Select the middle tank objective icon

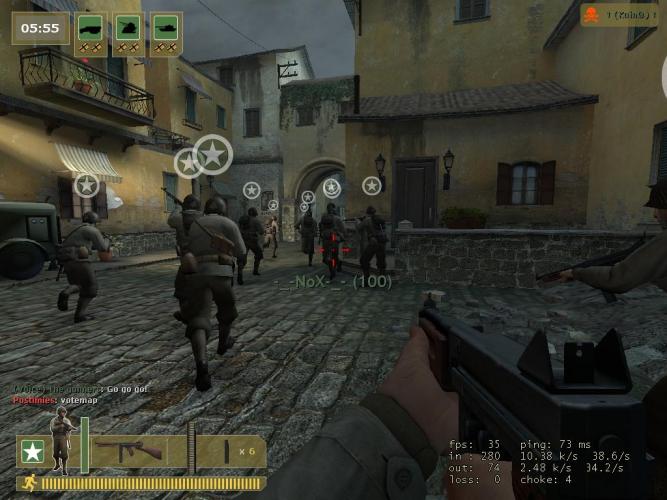coord(128,28)
